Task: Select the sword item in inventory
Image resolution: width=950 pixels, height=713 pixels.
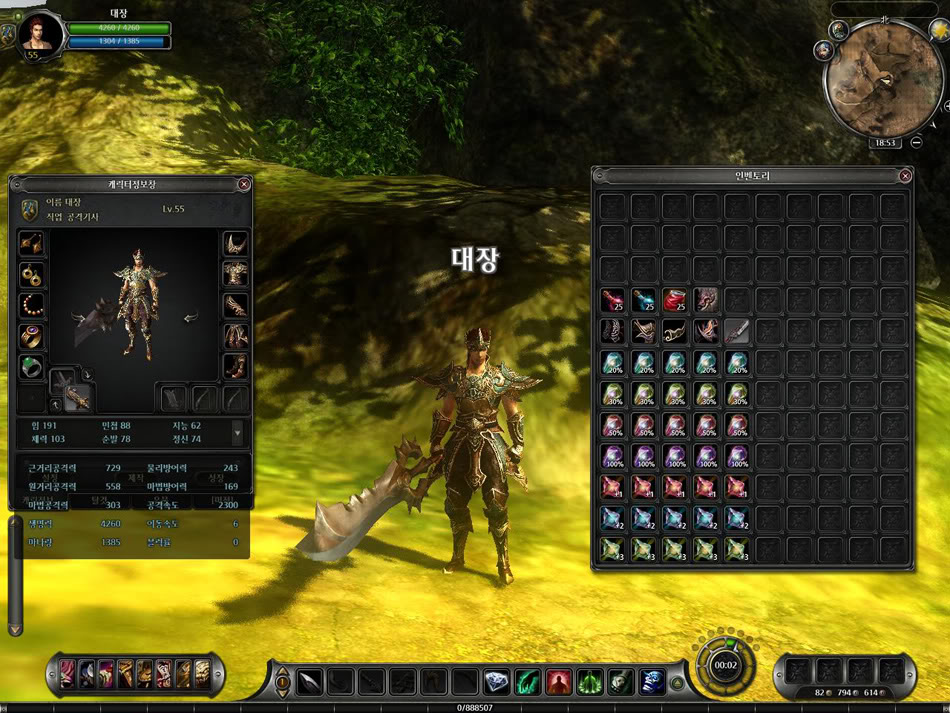Action: (737, 331)
